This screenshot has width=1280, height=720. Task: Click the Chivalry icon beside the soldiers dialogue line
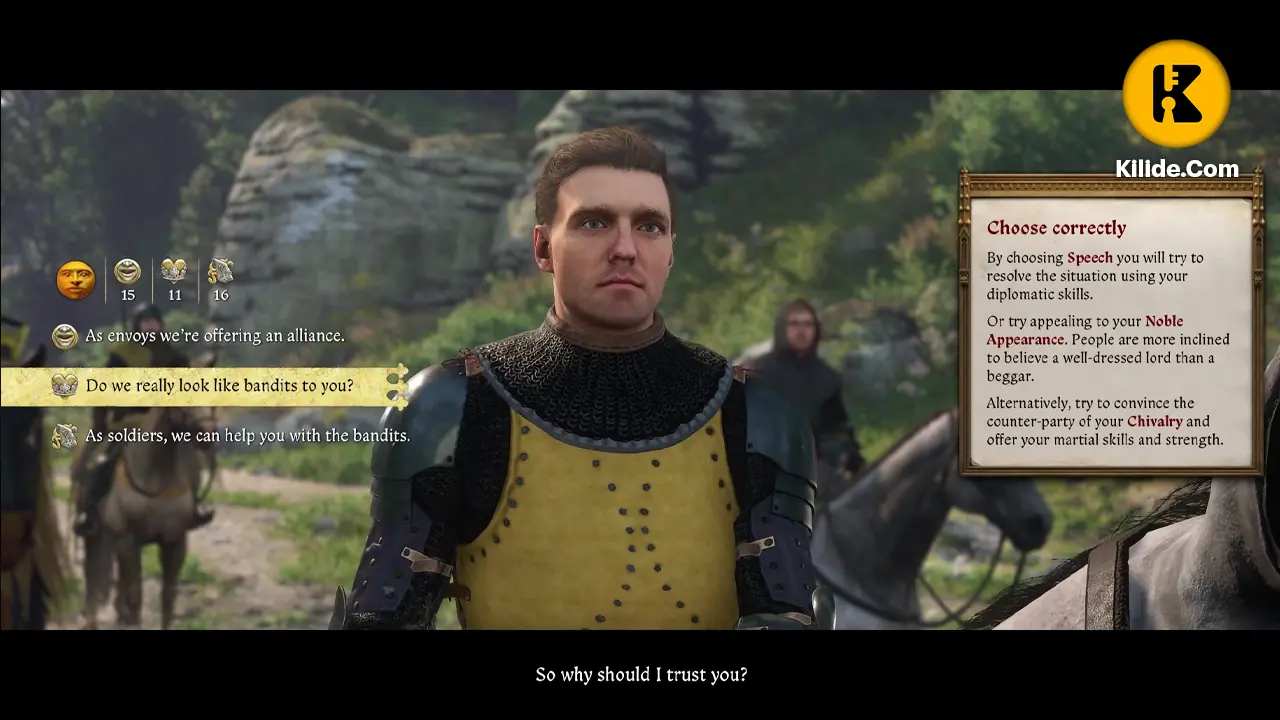(x=64, y=436)
